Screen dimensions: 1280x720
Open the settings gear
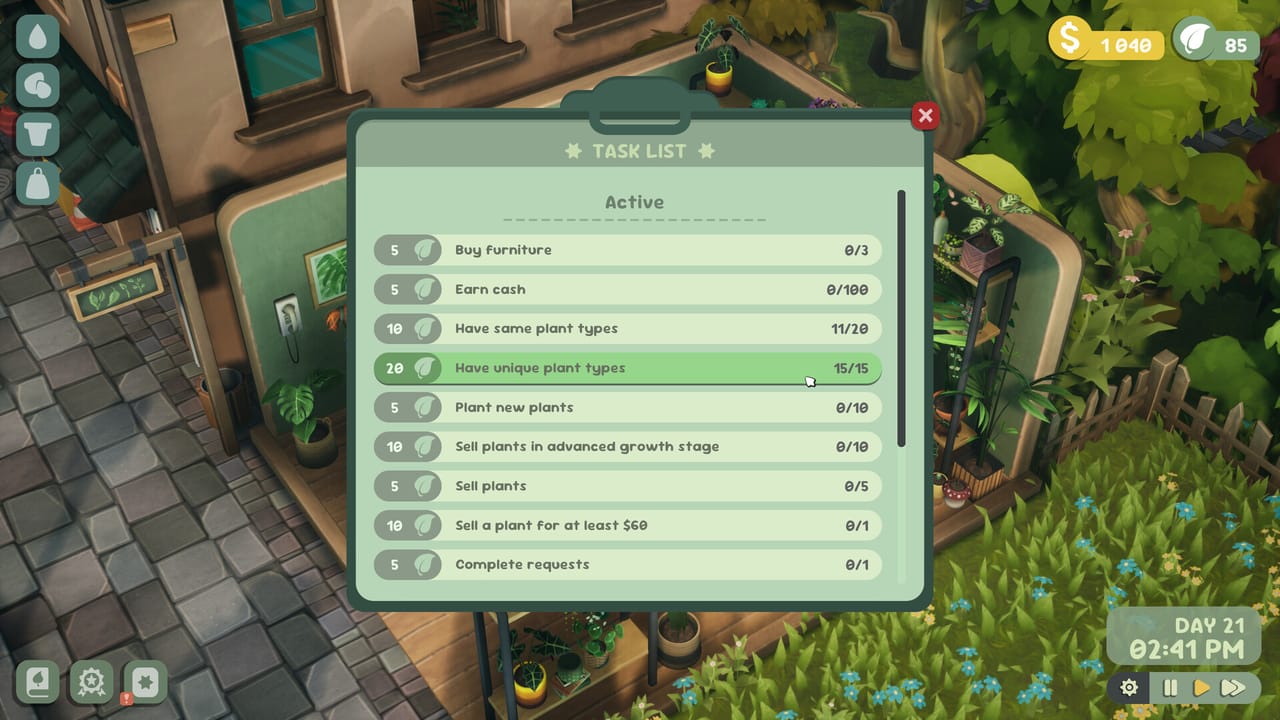coord(1129,688)
